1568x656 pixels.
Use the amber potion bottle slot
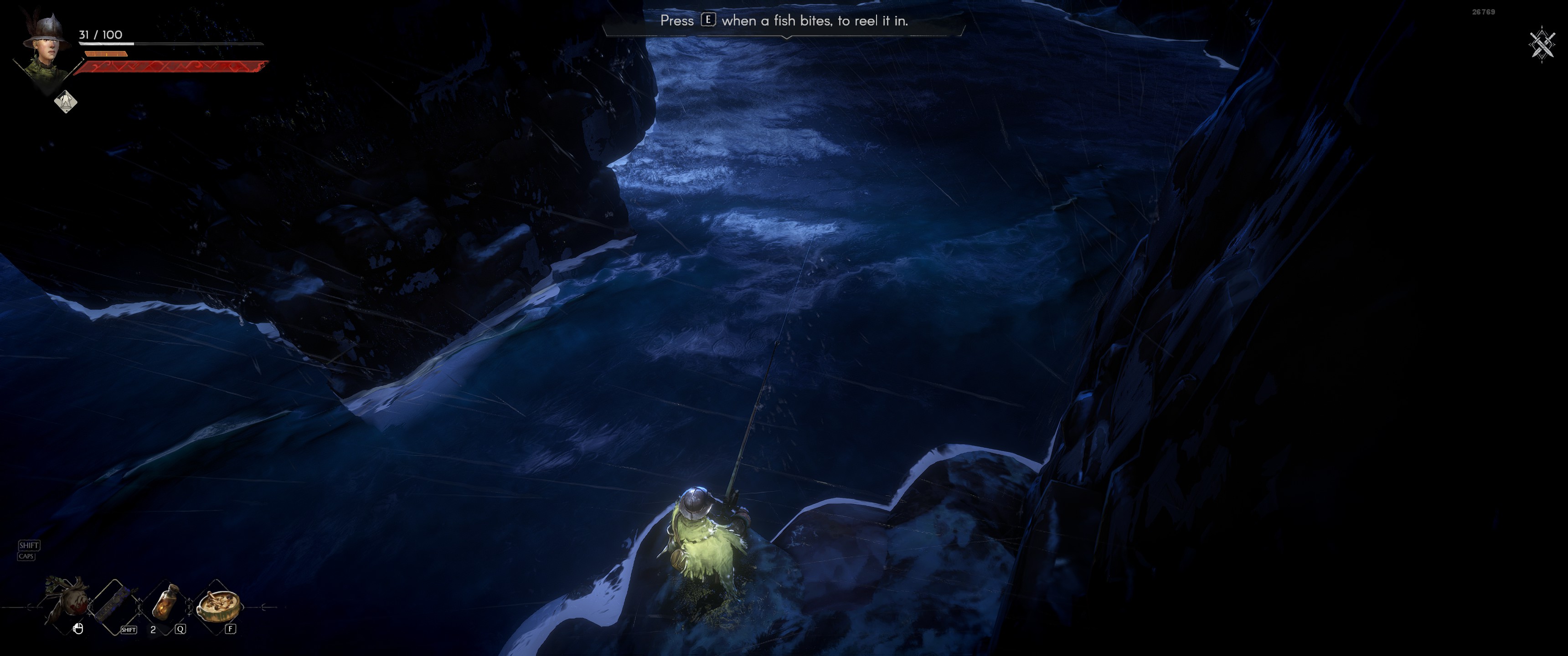[165, 602]
